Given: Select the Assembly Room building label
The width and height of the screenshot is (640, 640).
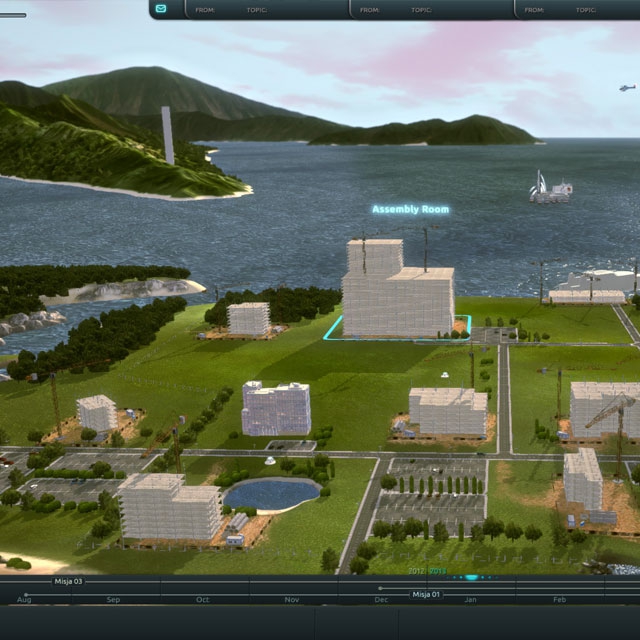Looking at the screenshot, I should click(410, 210).
